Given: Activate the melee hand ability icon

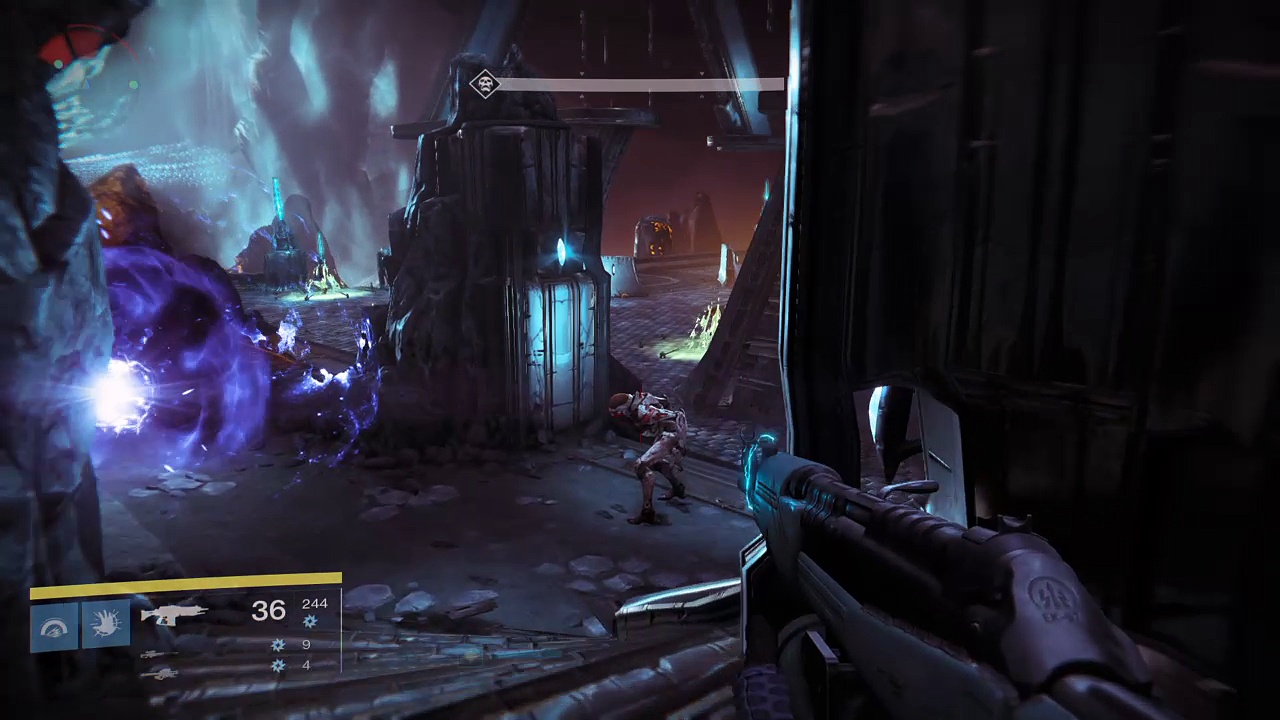Looking at the screenshot, I should [x=106, y=627].
